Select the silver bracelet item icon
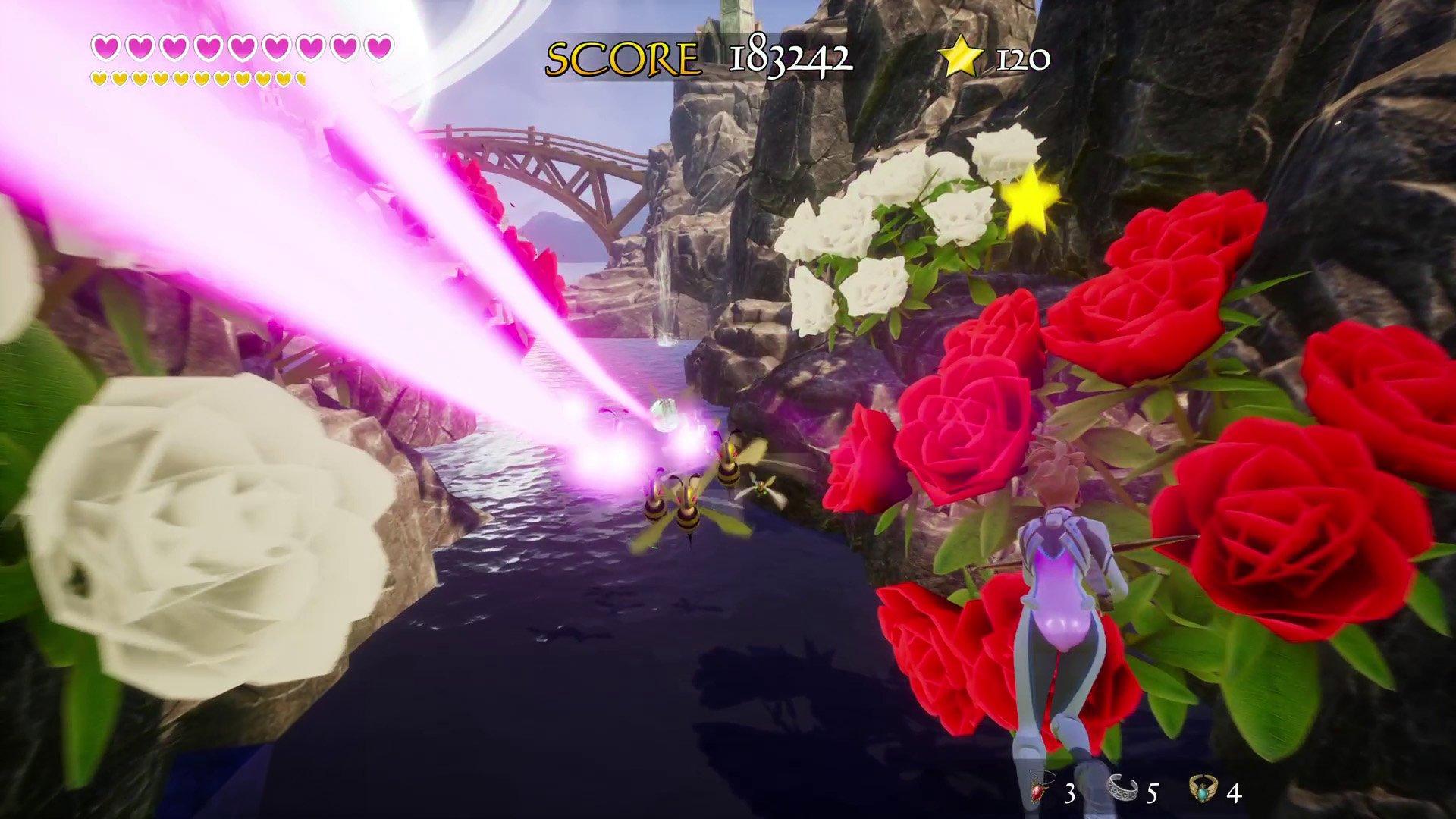Viewport: 1456px width, 819px height. pyautogui.click(x=1121, y=789)
